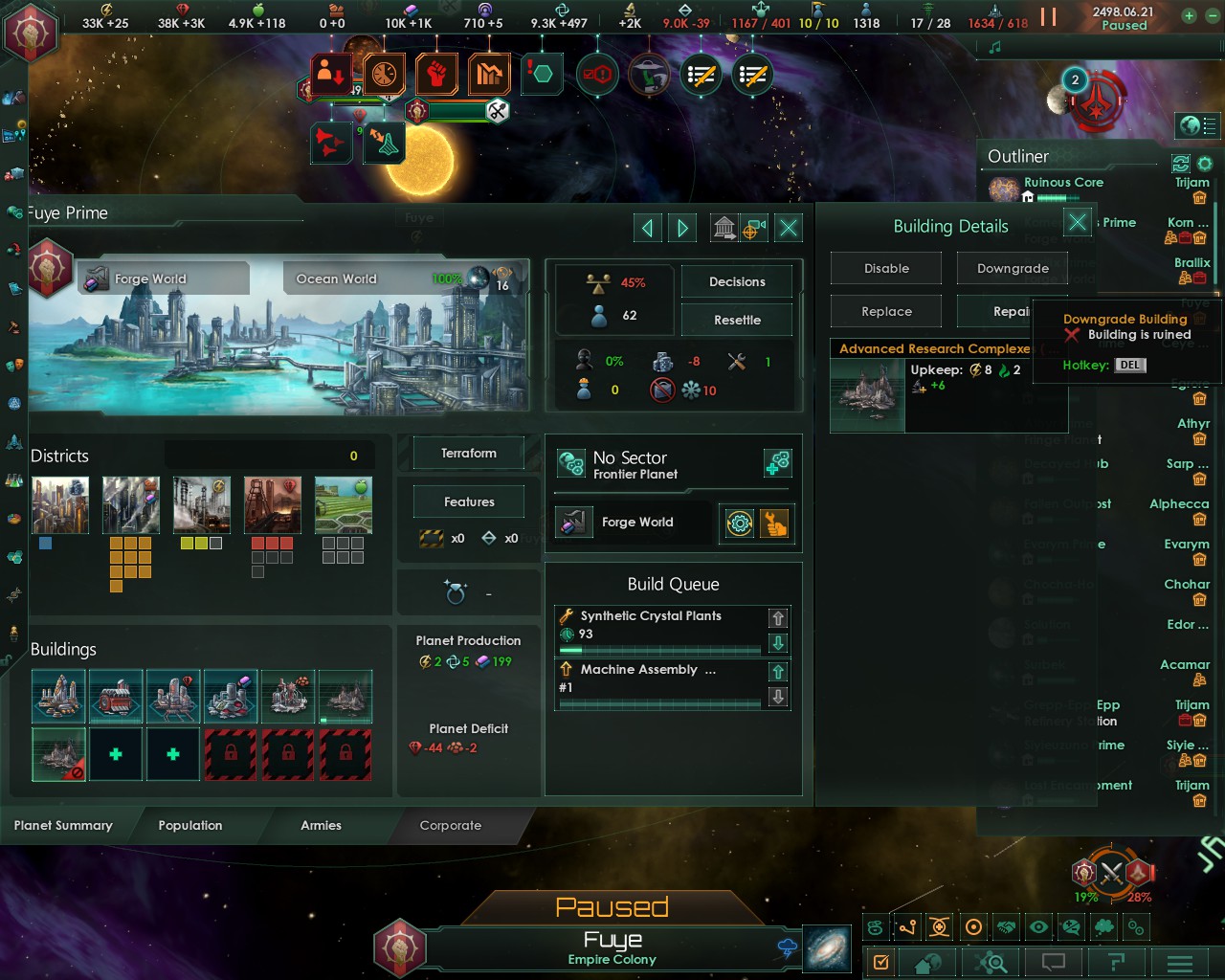The height and width of the screenshot is (980, 1225).
Task: Open the game menu hamburger icon
Action: [x=1179, y=963]
